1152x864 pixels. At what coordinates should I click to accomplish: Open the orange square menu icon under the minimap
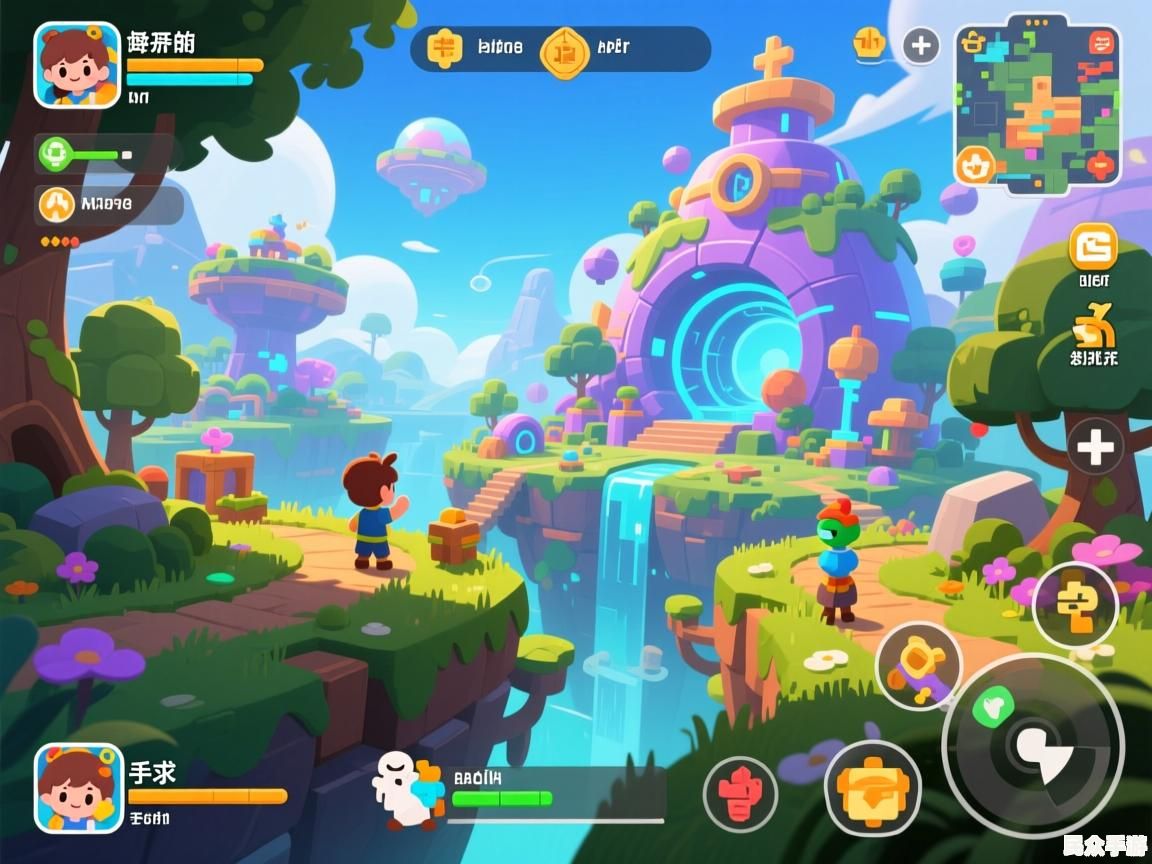click(1093, 246)
